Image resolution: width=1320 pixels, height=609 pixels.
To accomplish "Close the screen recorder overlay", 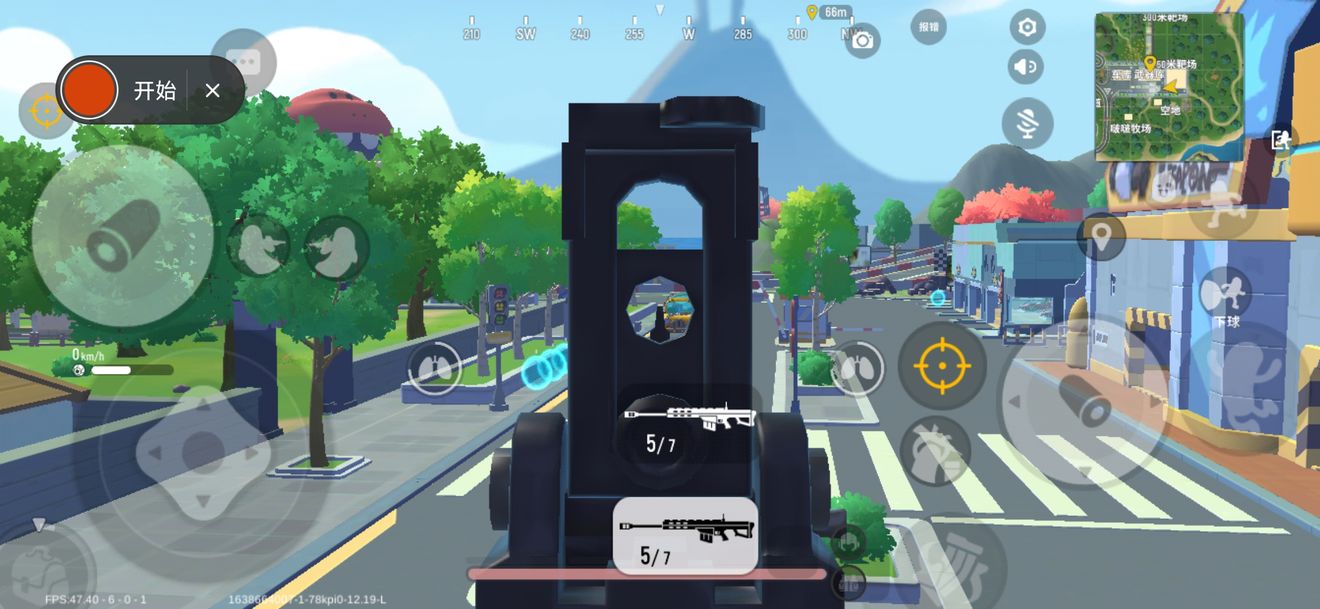I will 212,91.
